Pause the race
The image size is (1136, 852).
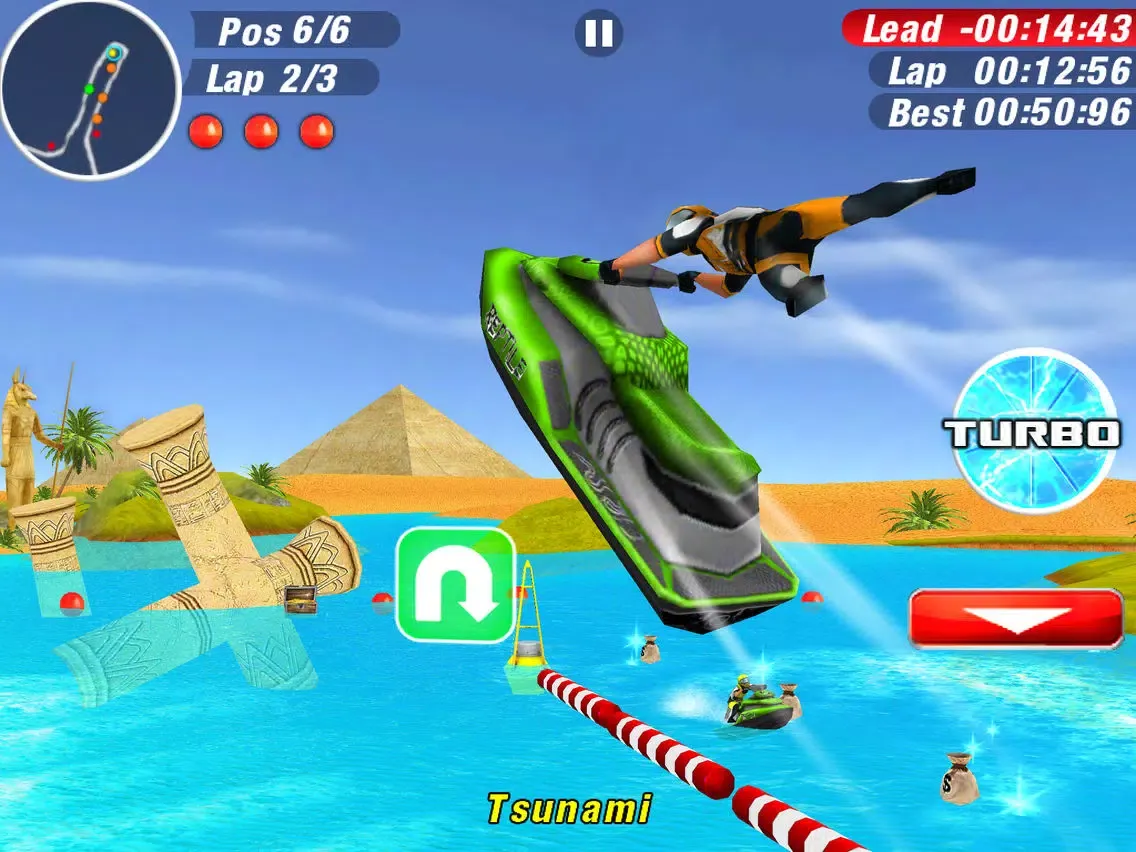(598, 34)
